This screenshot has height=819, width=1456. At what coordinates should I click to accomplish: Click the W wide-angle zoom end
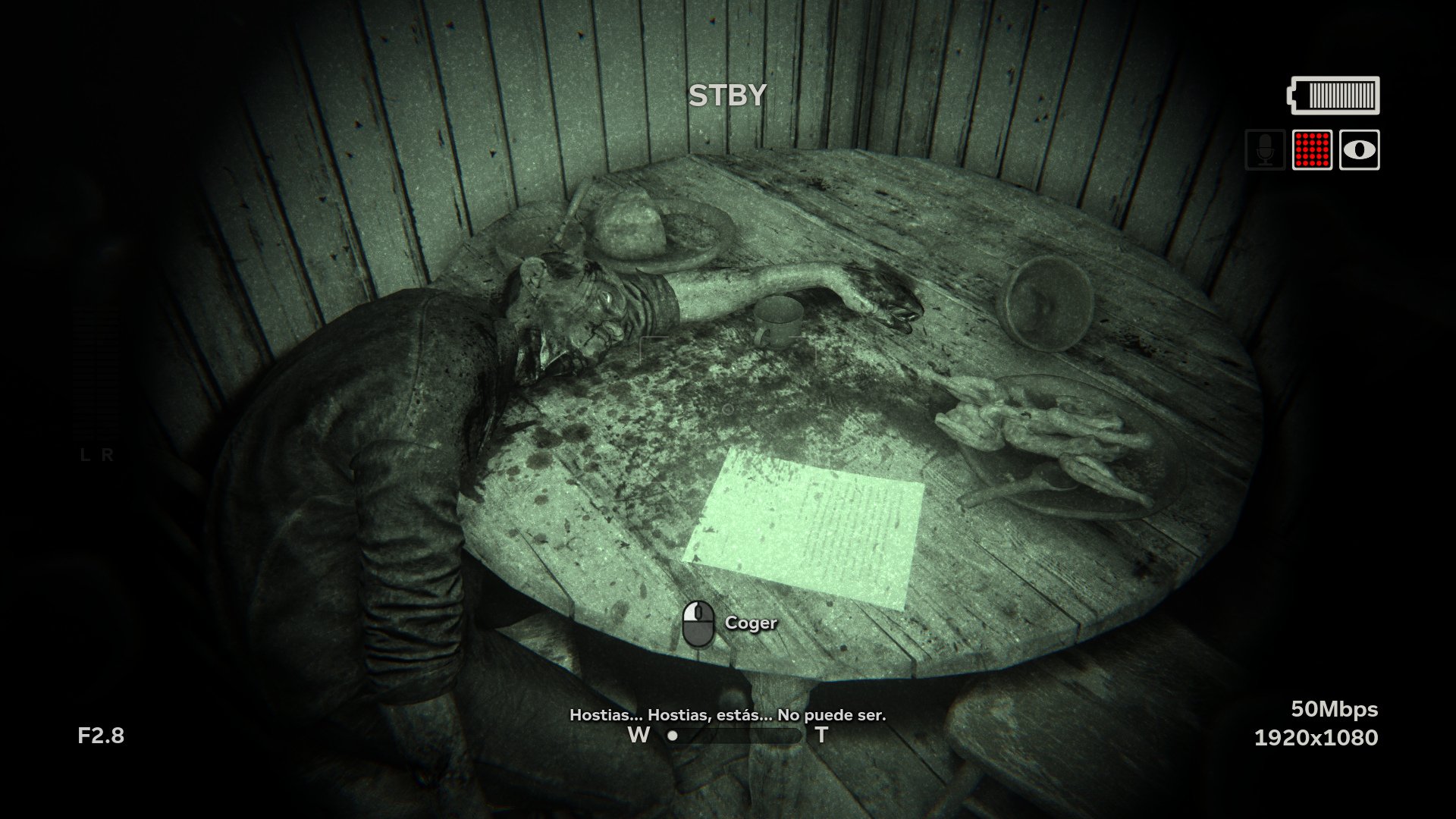coord(637,735)
